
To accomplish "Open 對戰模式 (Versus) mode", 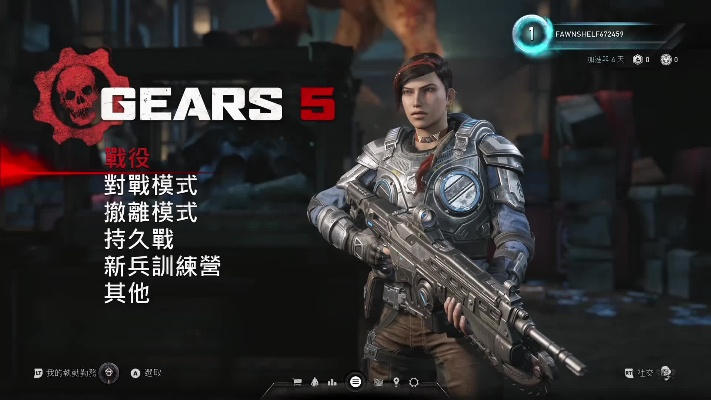I will [151, 185].
